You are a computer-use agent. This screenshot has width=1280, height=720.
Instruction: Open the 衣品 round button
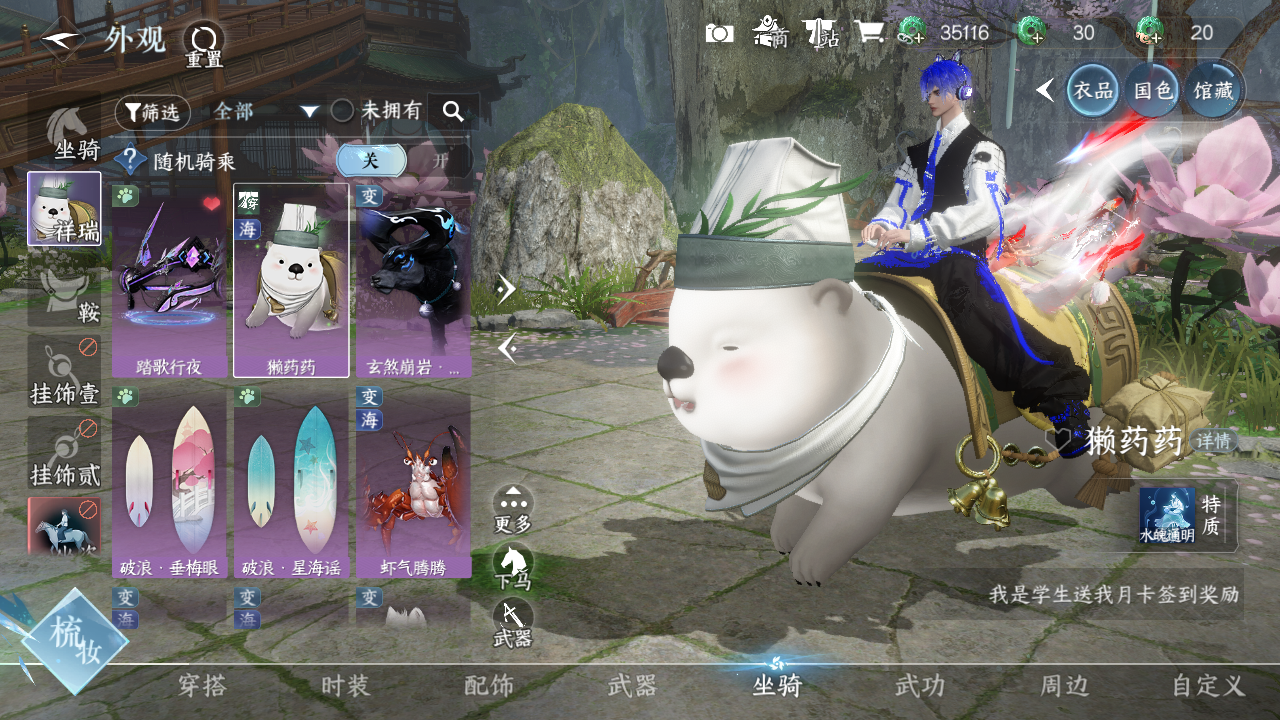1093,90
